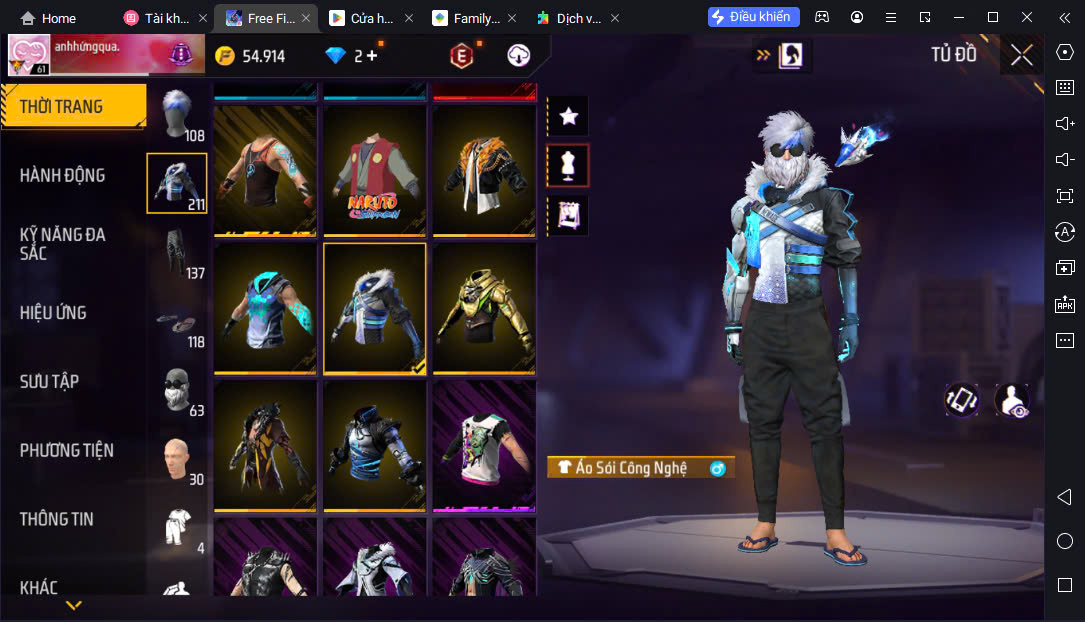Screen dimensions: 1085x622
Task: Close the wardrobe with the X button
Action: pyautogui.click(x=1021, y=55)
